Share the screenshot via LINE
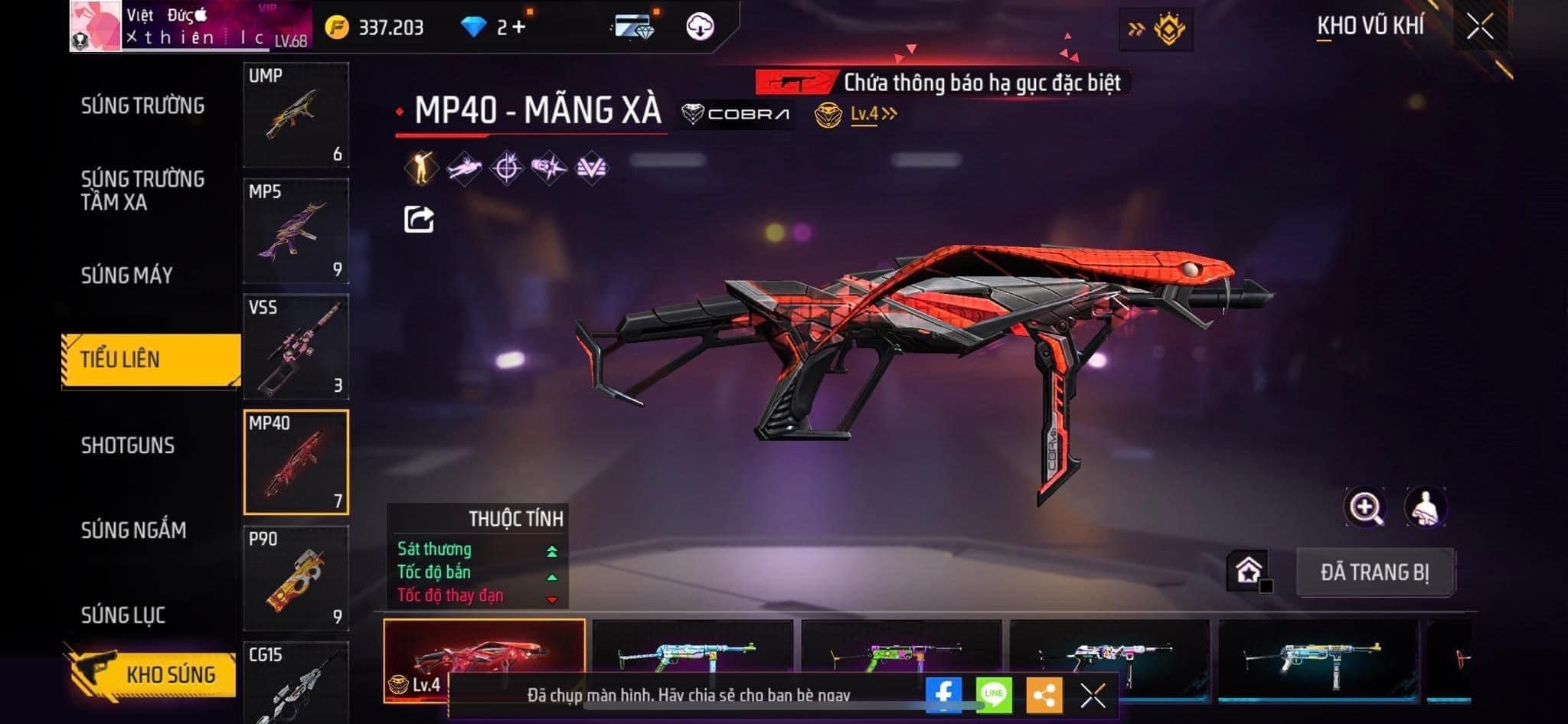Image resolution: width=1568 pixels, height=724 pixels. tap(994, 695)
